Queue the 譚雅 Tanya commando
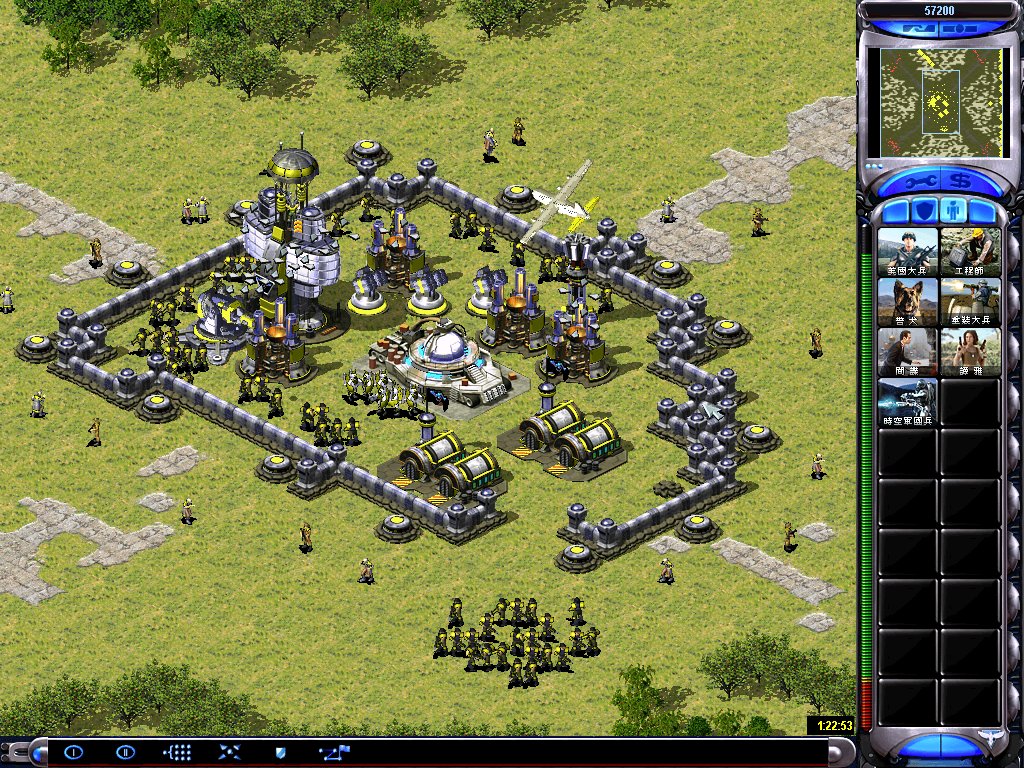1024x768 pixels. (970, 352)
